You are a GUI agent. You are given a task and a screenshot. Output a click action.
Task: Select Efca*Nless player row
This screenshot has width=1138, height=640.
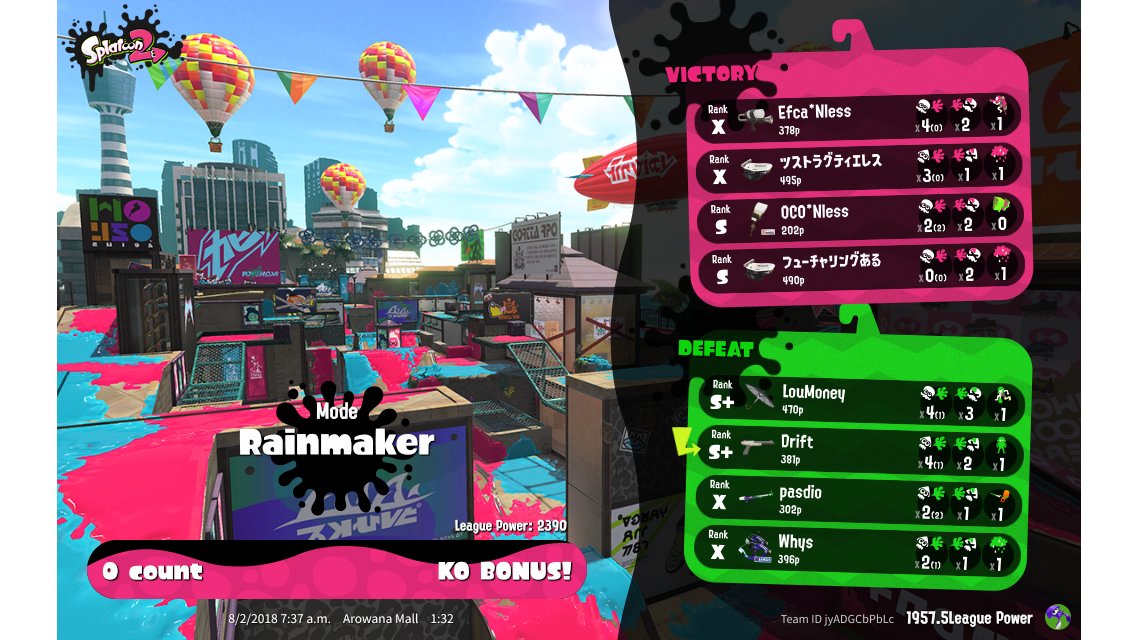coord(860,115)
